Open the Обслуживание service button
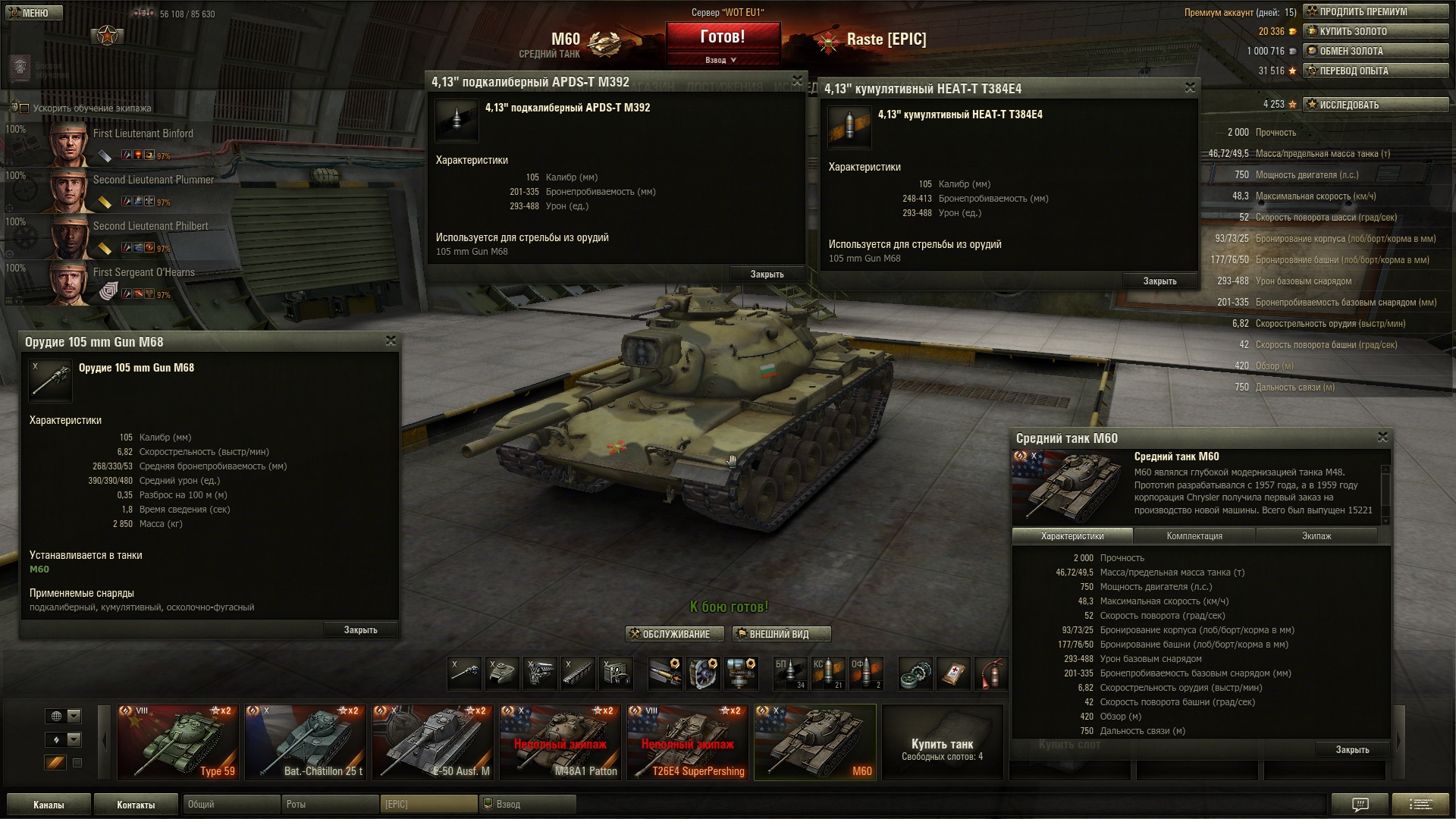Image resolution: width=1456 pixels, height=819 pixels. pos(674,634)
